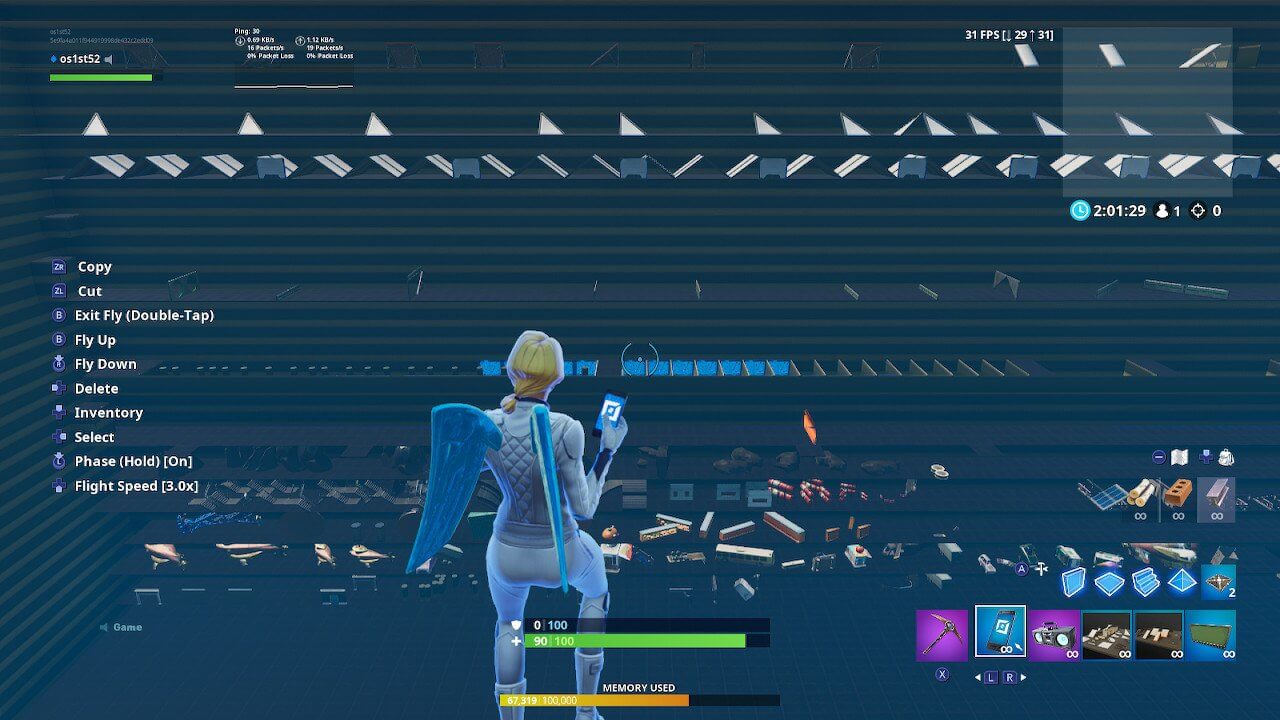Open the island map icon
The width and height of the screenshot is (1280, 720).
coord(1179,459)
